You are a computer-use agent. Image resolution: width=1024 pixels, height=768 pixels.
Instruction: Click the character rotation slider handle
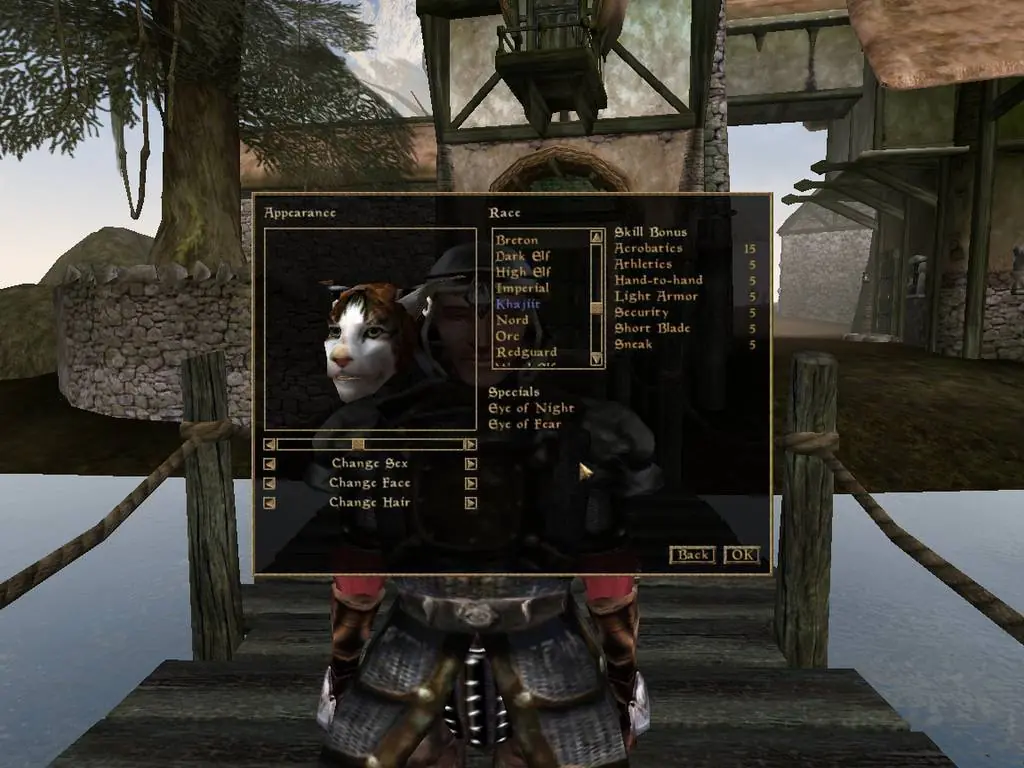pyautogui.click(x=358, y=444)
